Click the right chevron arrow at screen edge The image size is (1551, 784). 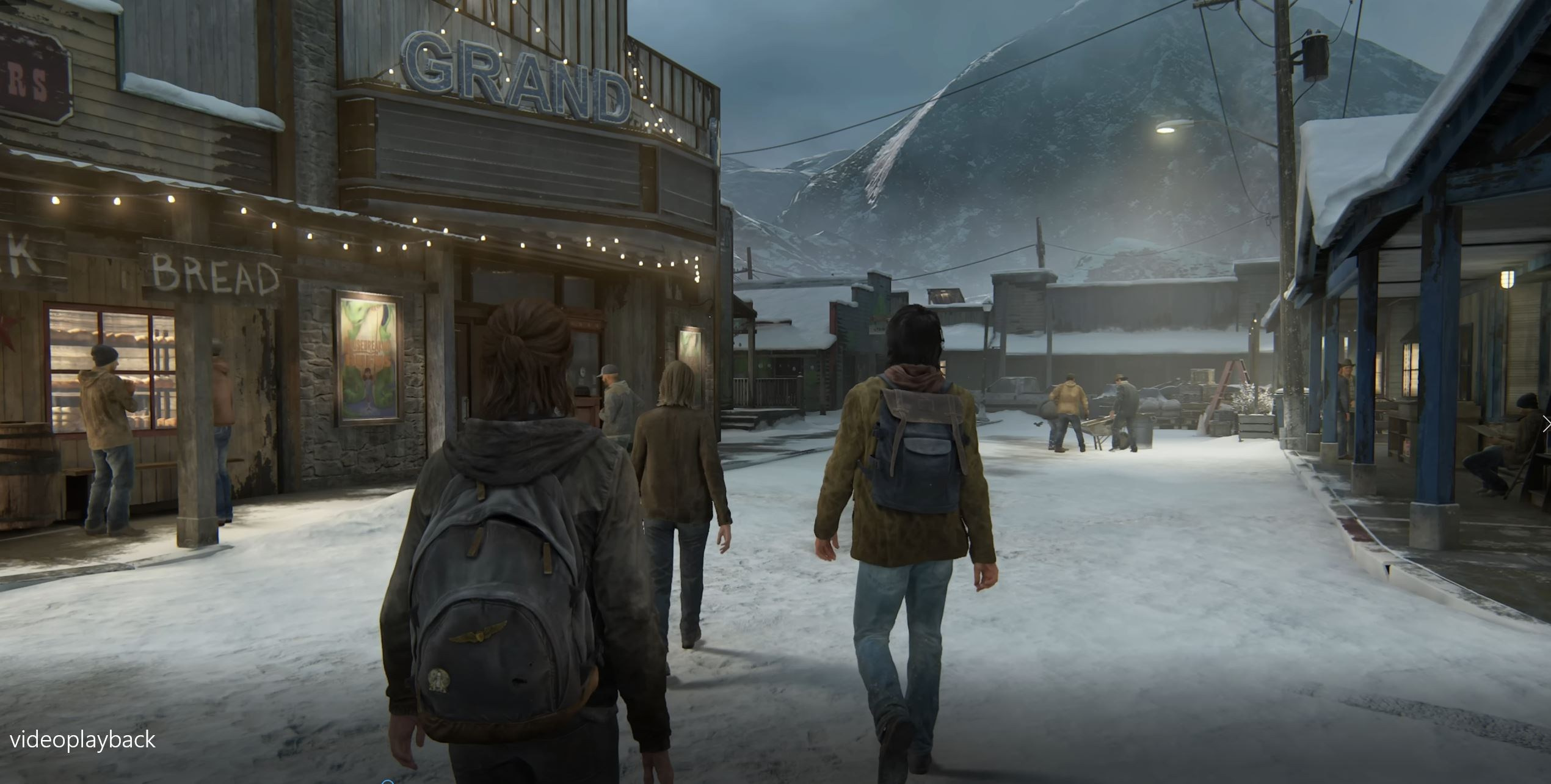(1546, 424)
